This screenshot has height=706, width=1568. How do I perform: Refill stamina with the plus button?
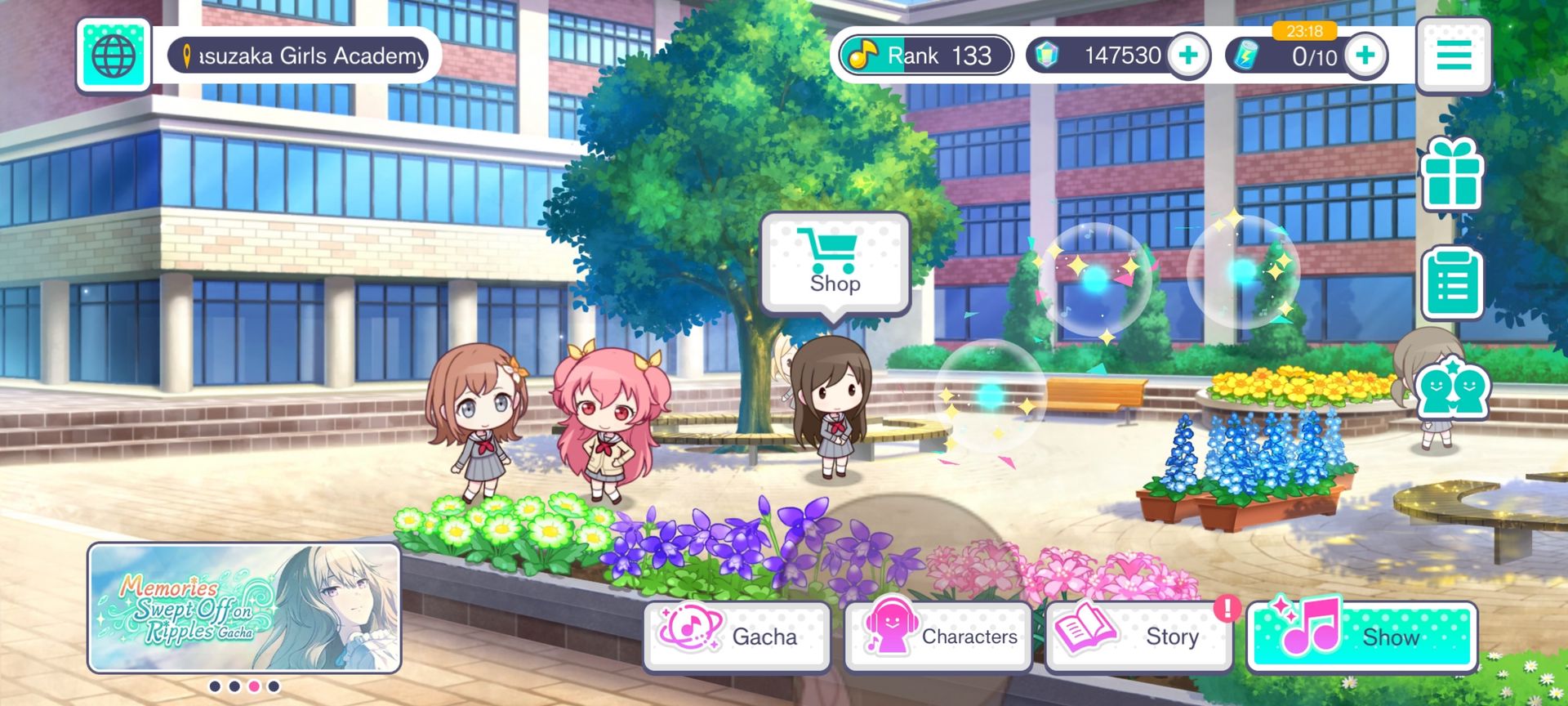pyautogui.click(x=1365, y=56)
